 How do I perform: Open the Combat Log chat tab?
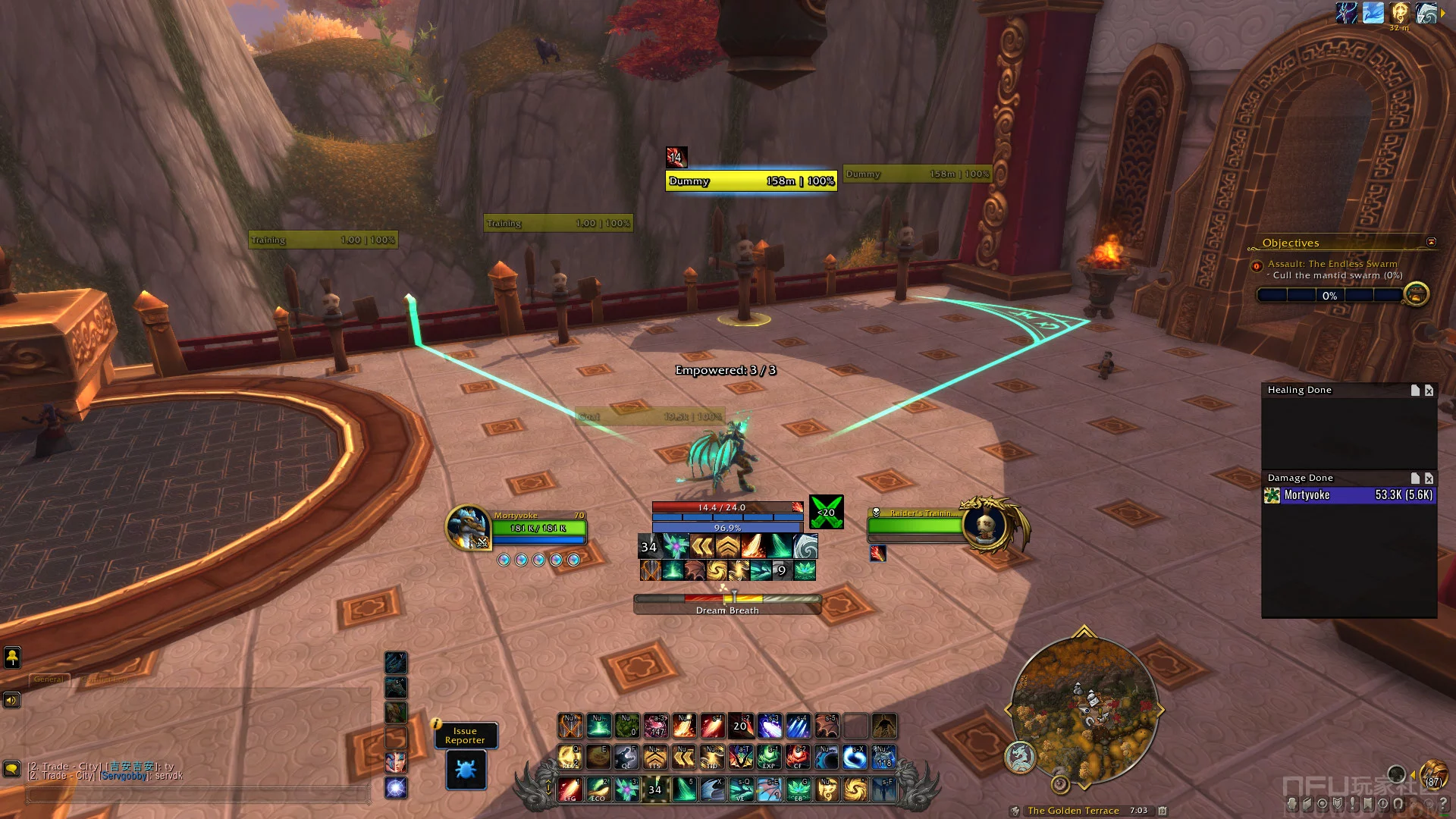pos(106,679)
